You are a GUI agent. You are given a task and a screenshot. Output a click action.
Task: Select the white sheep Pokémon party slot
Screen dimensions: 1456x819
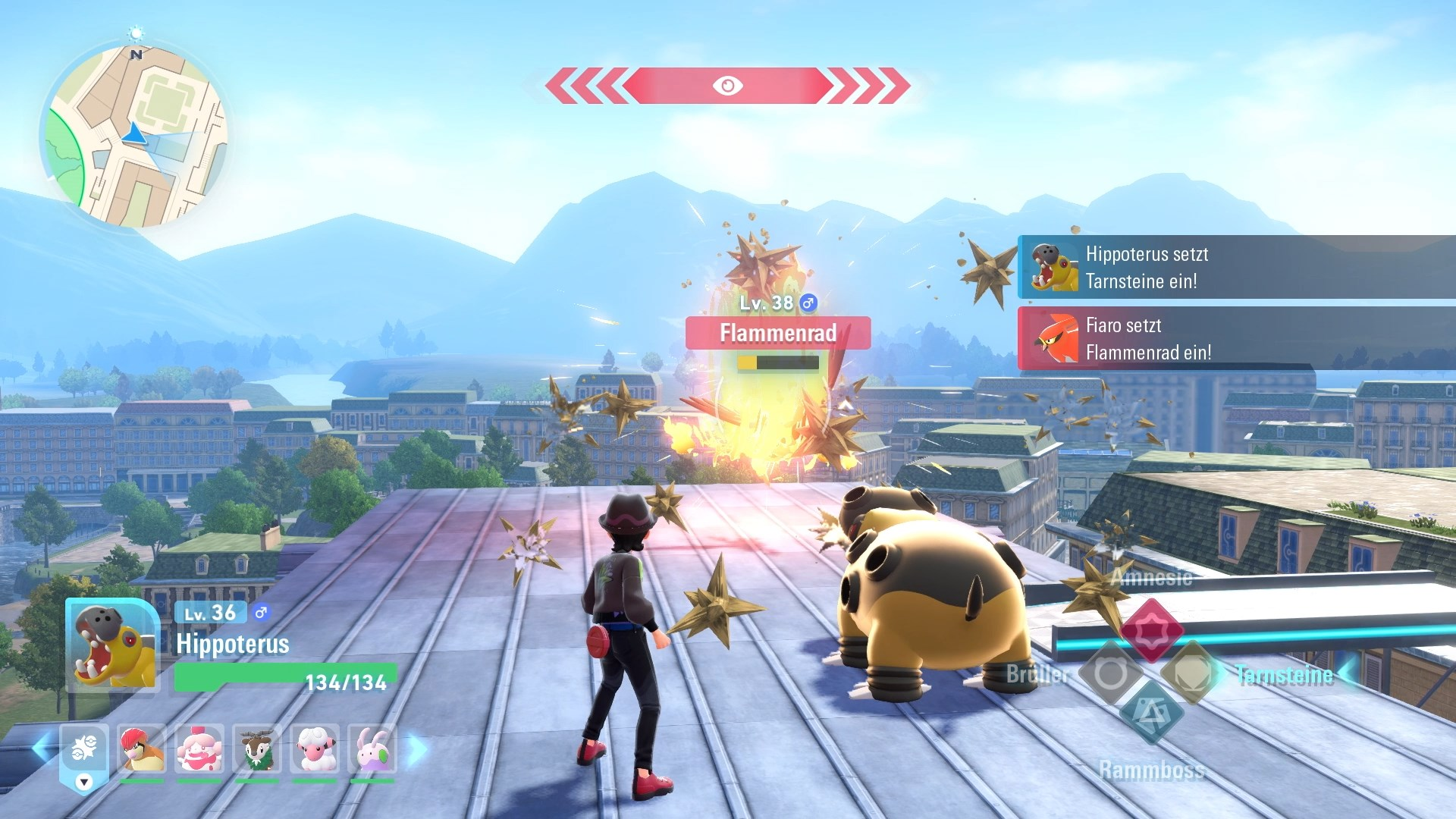[315, 749]
